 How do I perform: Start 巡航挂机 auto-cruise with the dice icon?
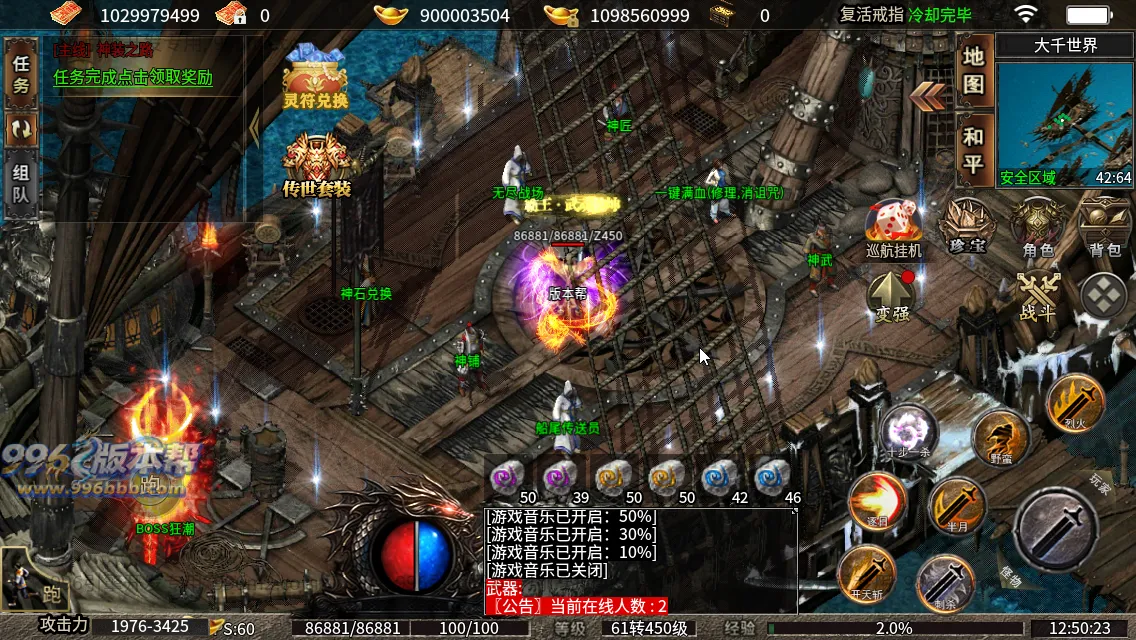pyautogui.click(x=893, y=228)
